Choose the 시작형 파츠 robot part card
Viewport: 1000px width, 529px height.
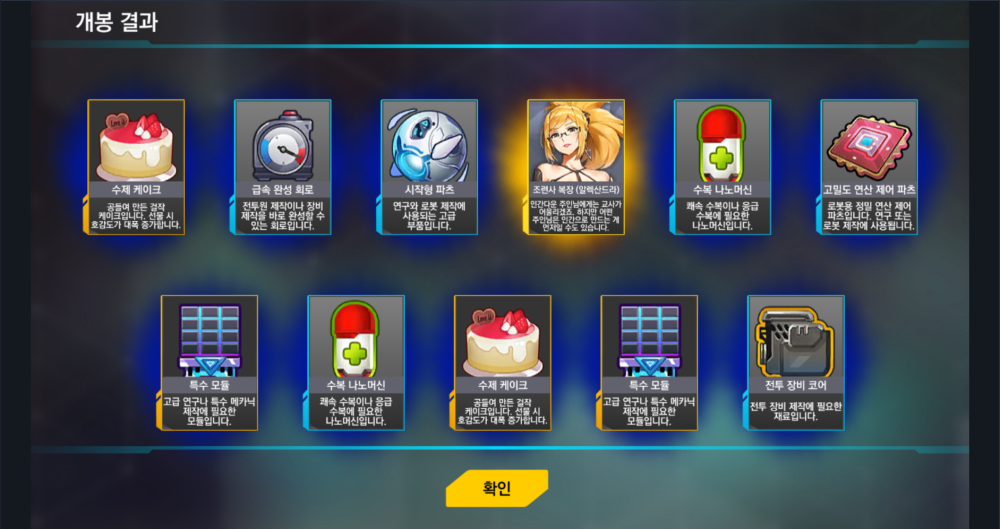click(429, 166)
